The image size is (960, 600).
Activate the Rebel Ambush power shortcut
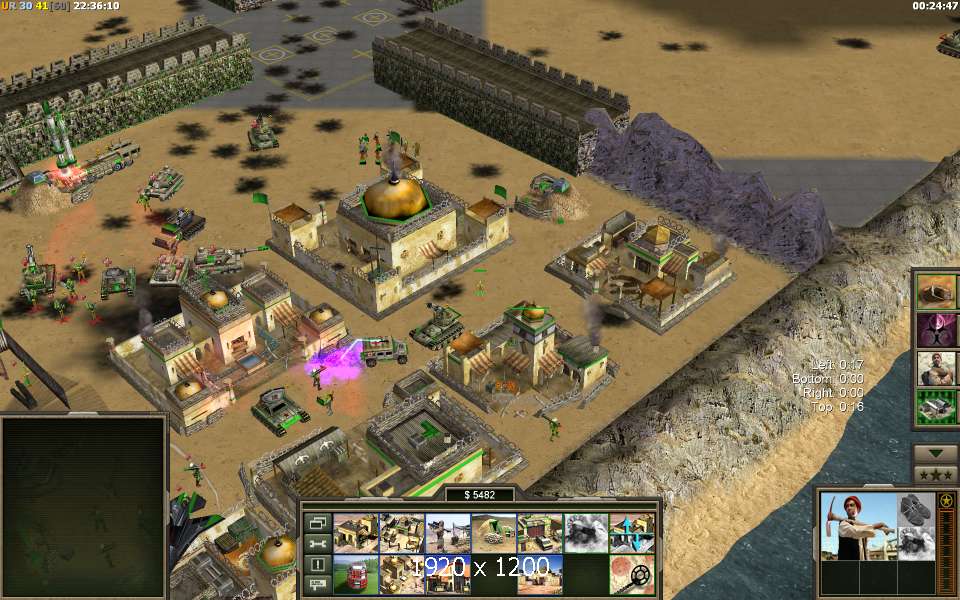(936, 290)
